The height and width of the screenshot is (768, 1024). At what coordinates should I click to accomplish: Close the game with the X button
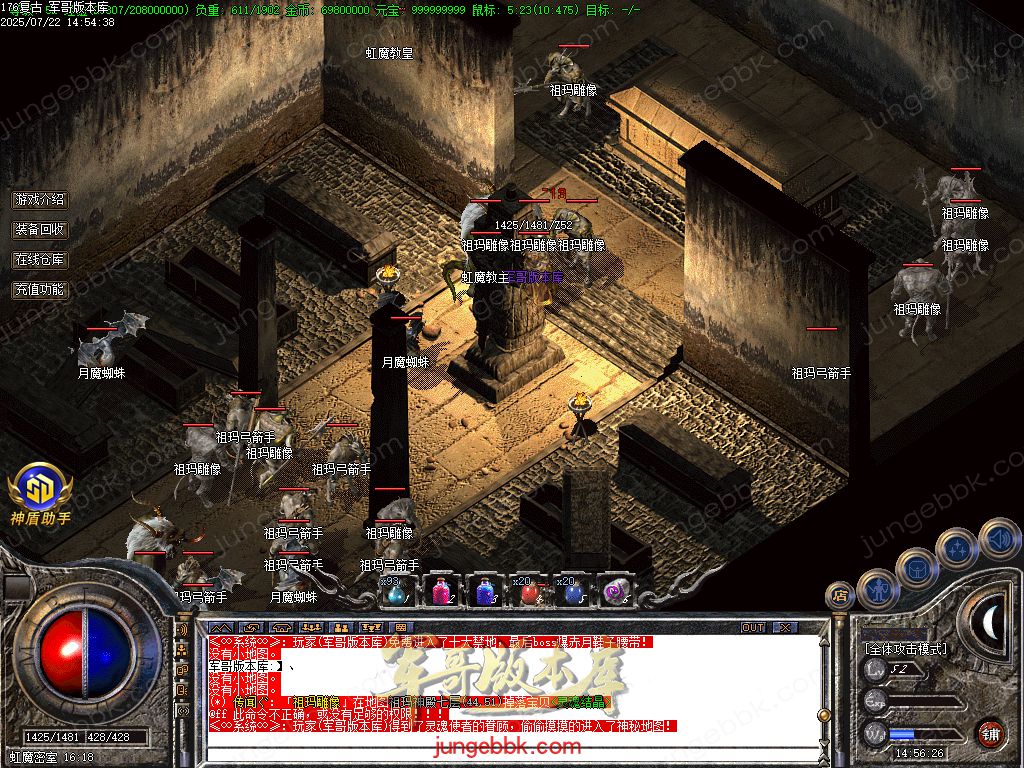pyautogui.click(x=784, y=627)
